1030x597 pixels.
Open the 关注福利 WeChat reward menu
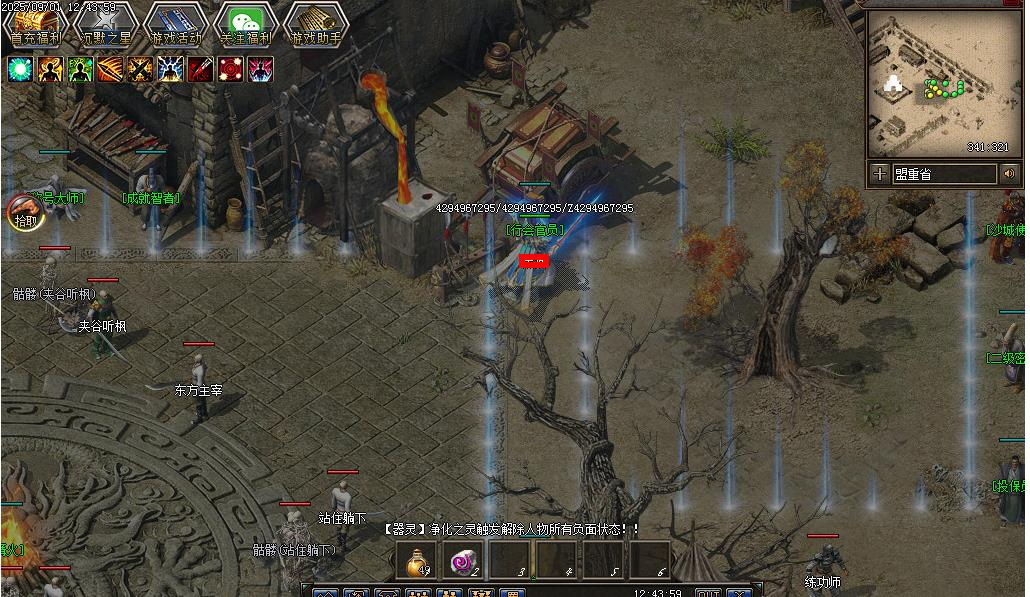coord(246,24)
